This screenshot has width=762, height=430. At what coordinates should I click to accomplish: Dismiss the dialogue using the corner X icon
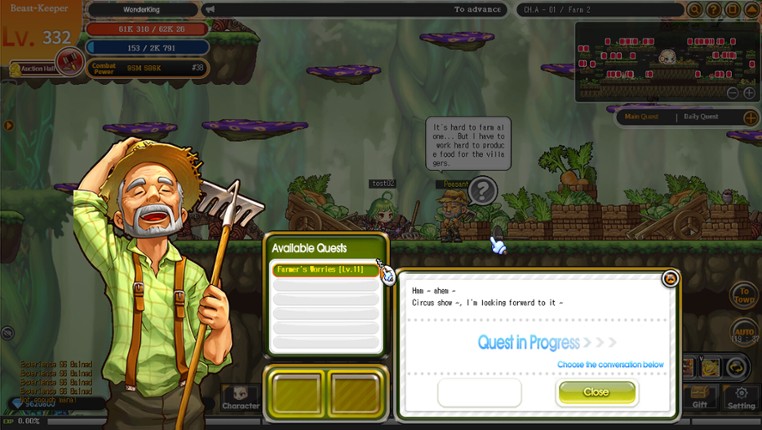point(671,279)
